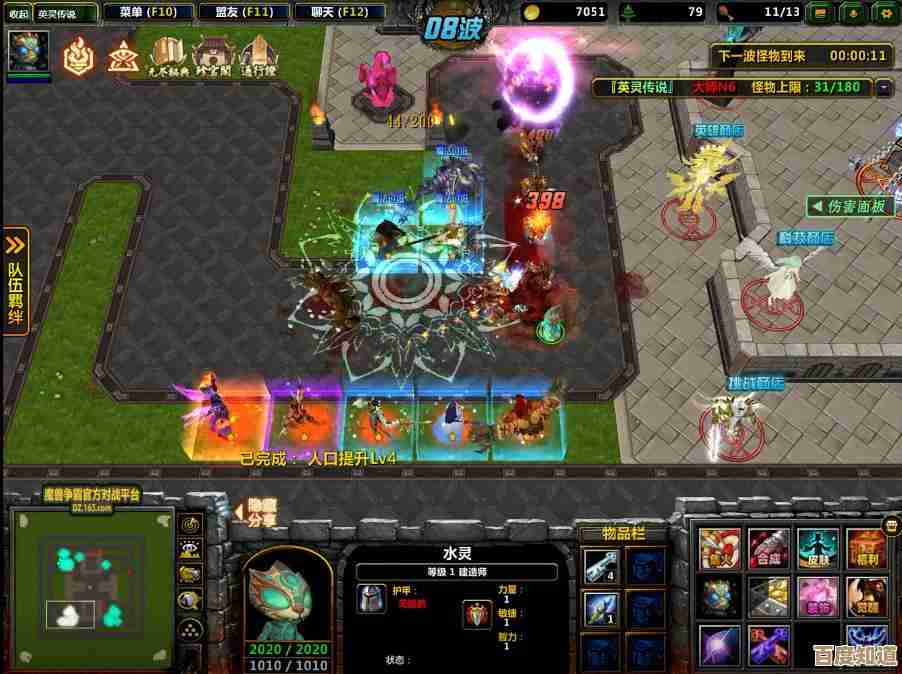The image size is (902, 674).
Task: Open the 无尽秘典 book icon
Action: point(169,56)
